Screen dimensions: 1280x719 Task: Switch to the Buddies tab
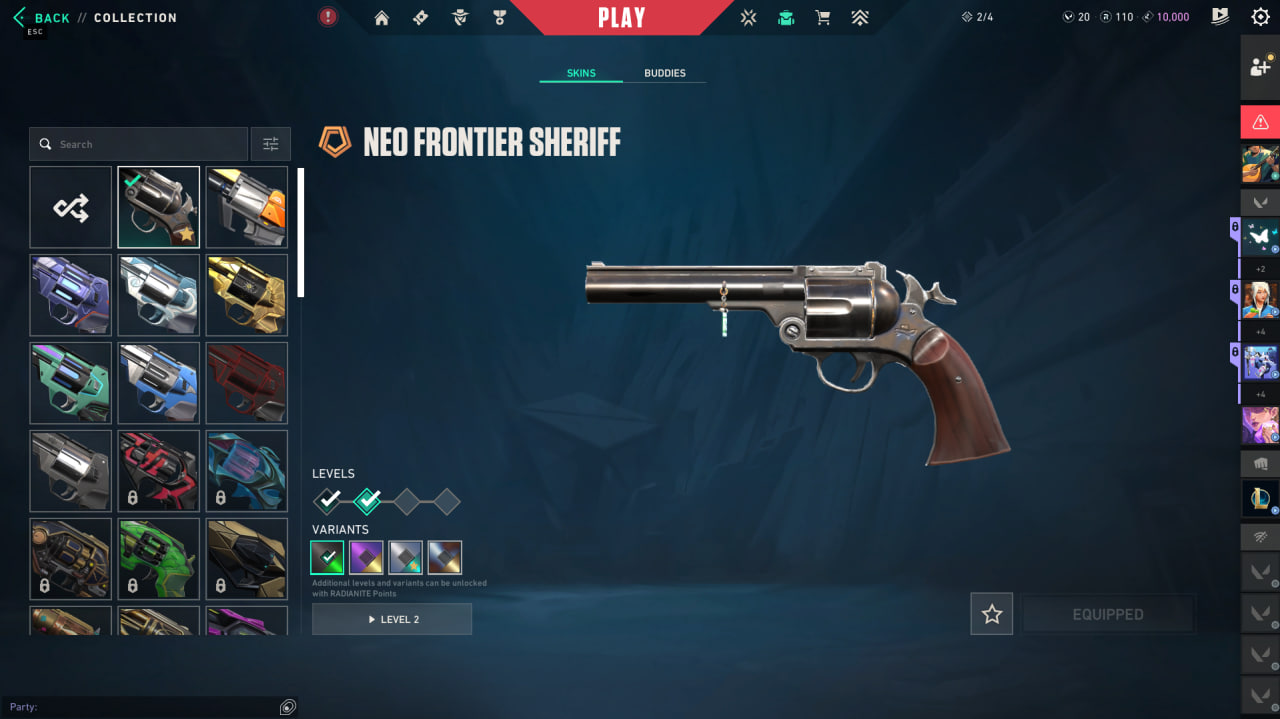[664, 73]
